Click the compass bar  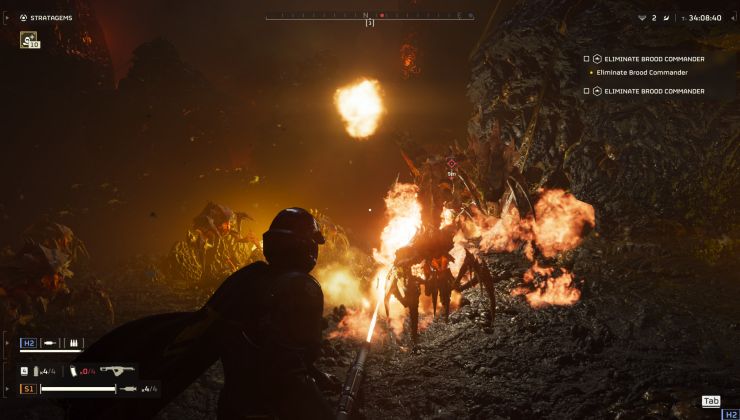pyautogui.click(x=369, y=16)
